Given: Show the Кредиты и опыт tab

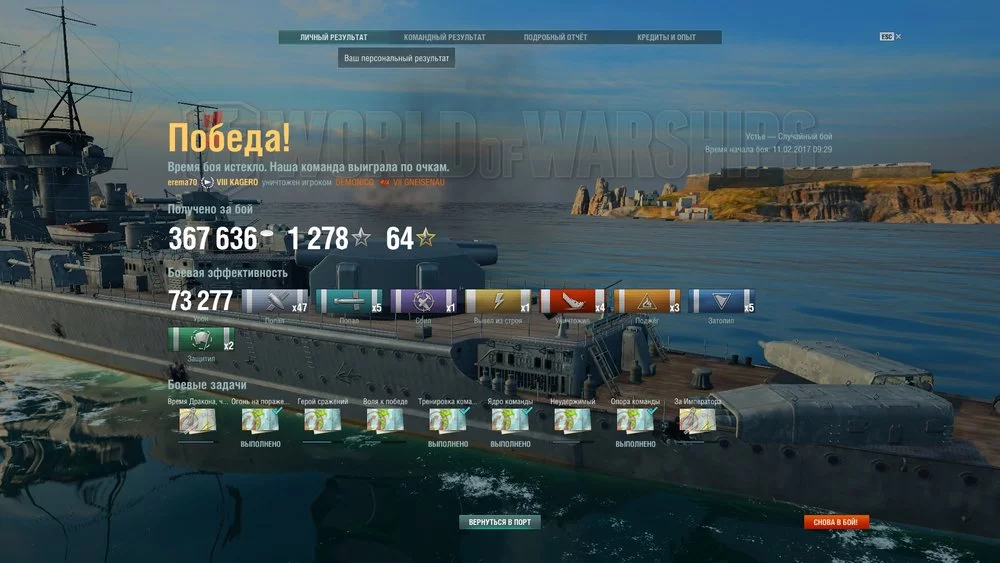Looking at the screenshot, I should pos(666,38).
